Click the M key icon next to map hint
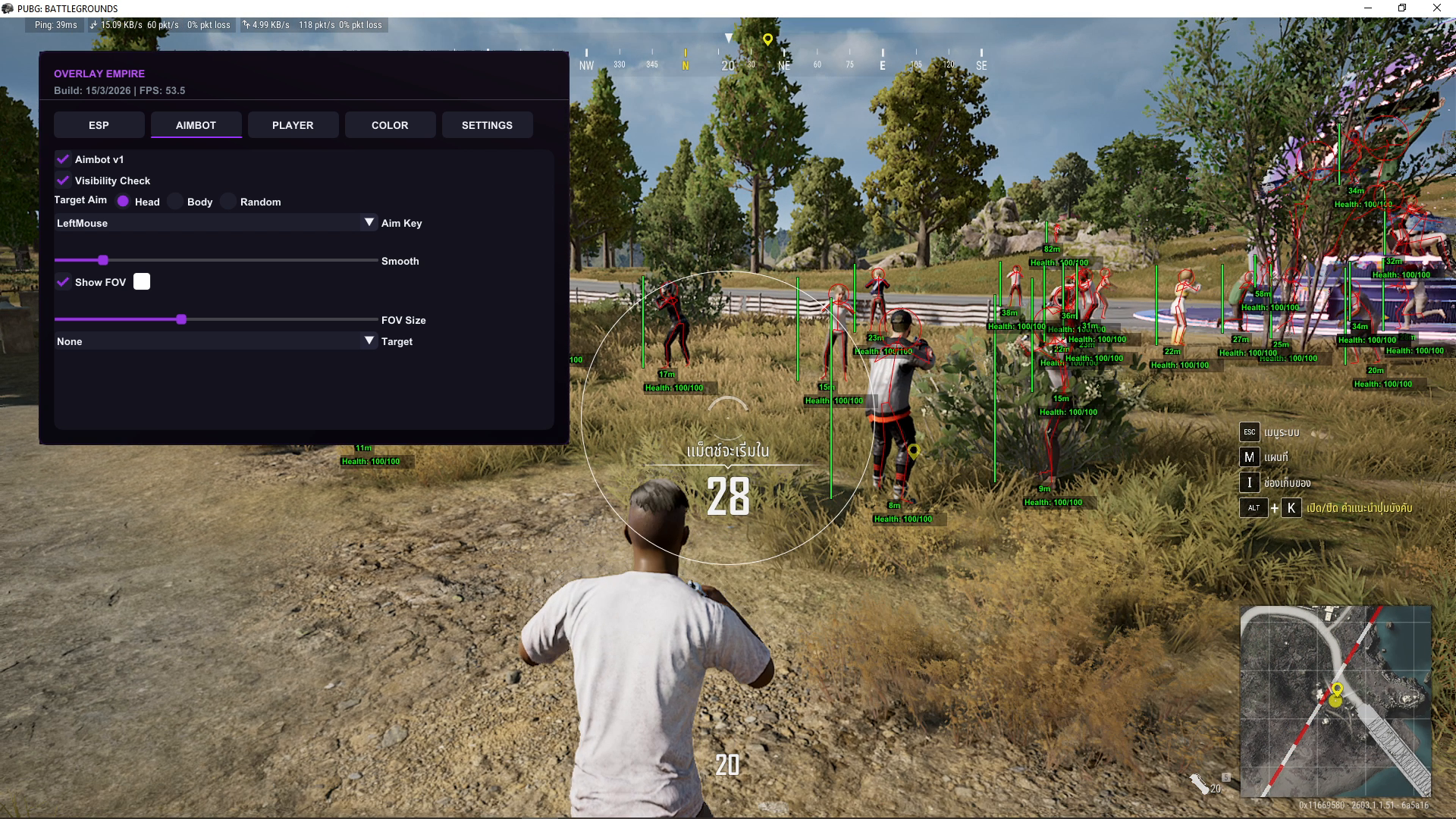The width and height of the screenshot is (1456, 819). click(1249, 457)
